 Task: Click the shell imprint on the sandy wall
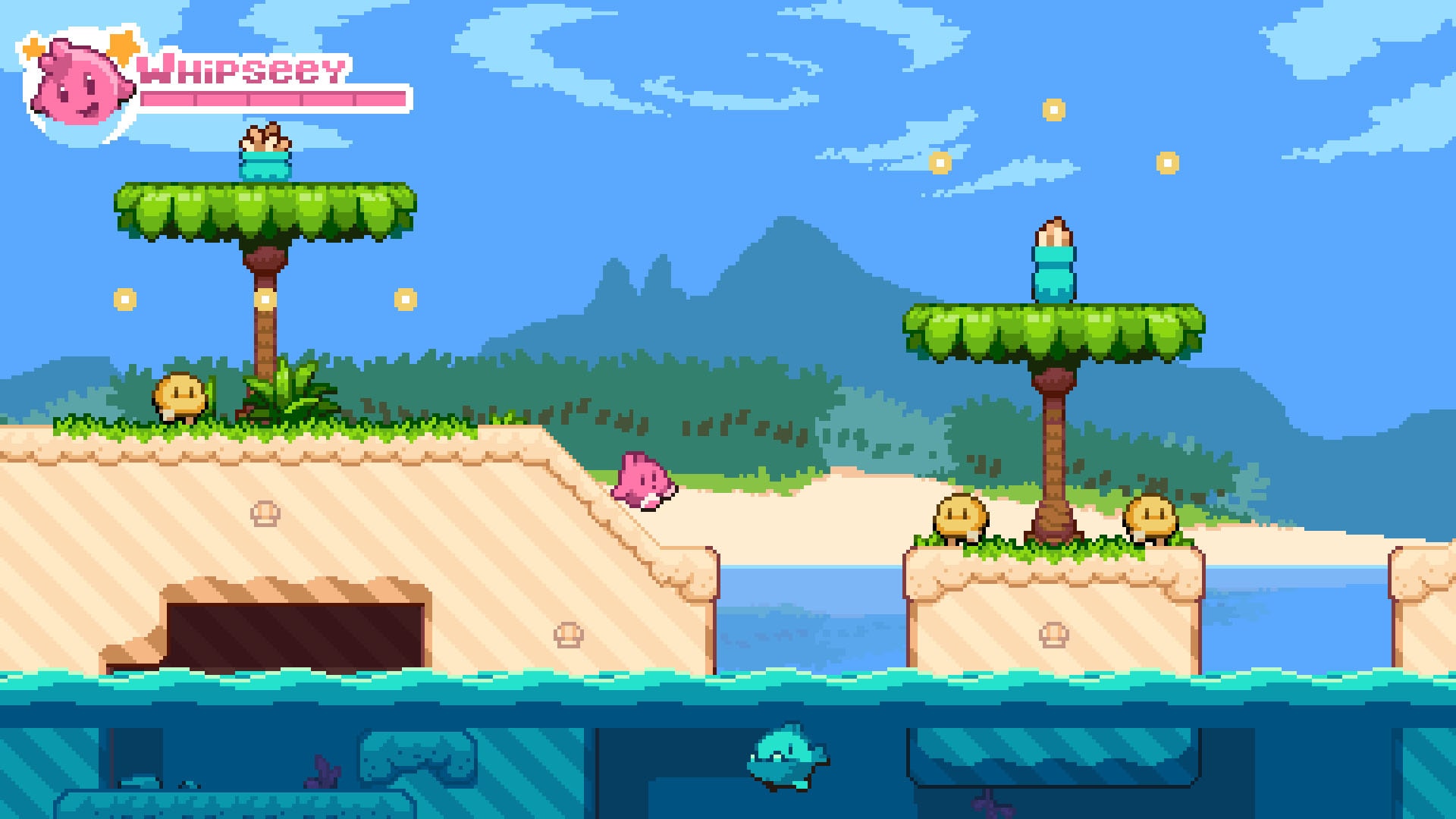click(264, 512)
